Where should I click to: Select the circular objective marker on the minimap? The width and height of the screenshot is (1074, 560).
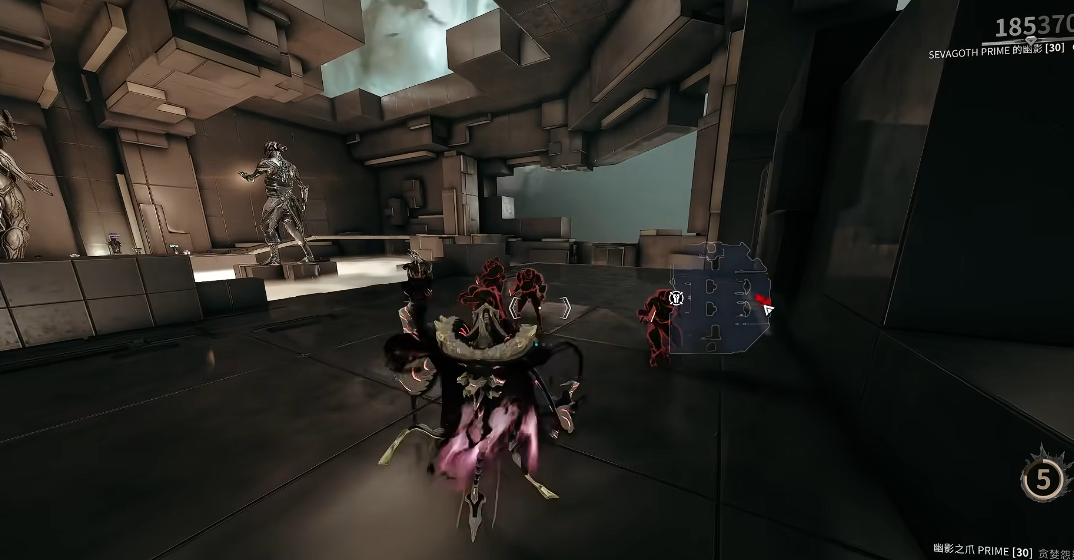(677, 297)
